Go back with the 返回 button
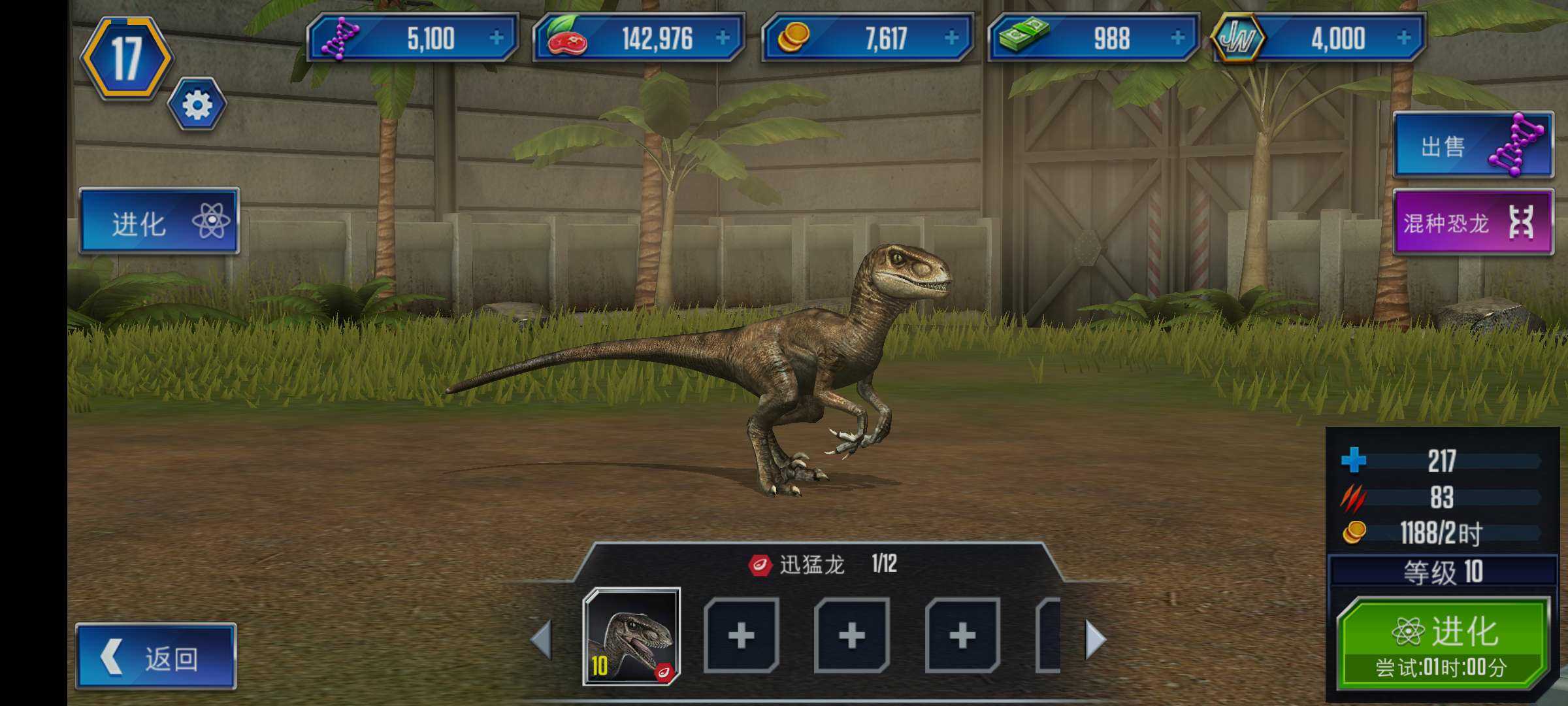 155,656
